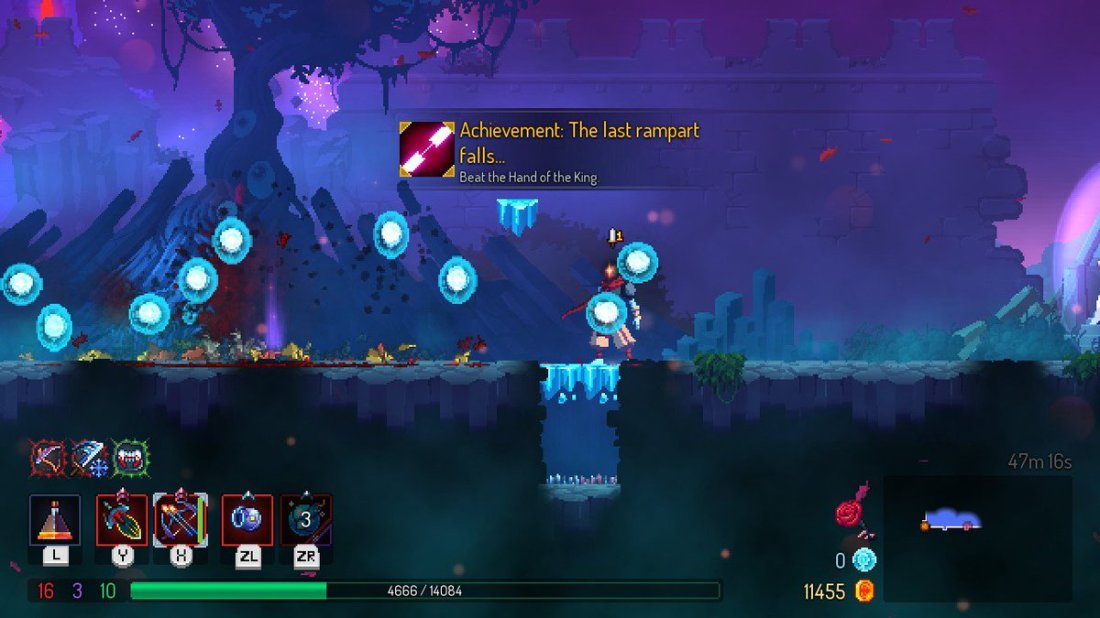The height and width of the screenshot is (618, 1100).
Task: Select the health flask slot
Action: tap(54, 520)
